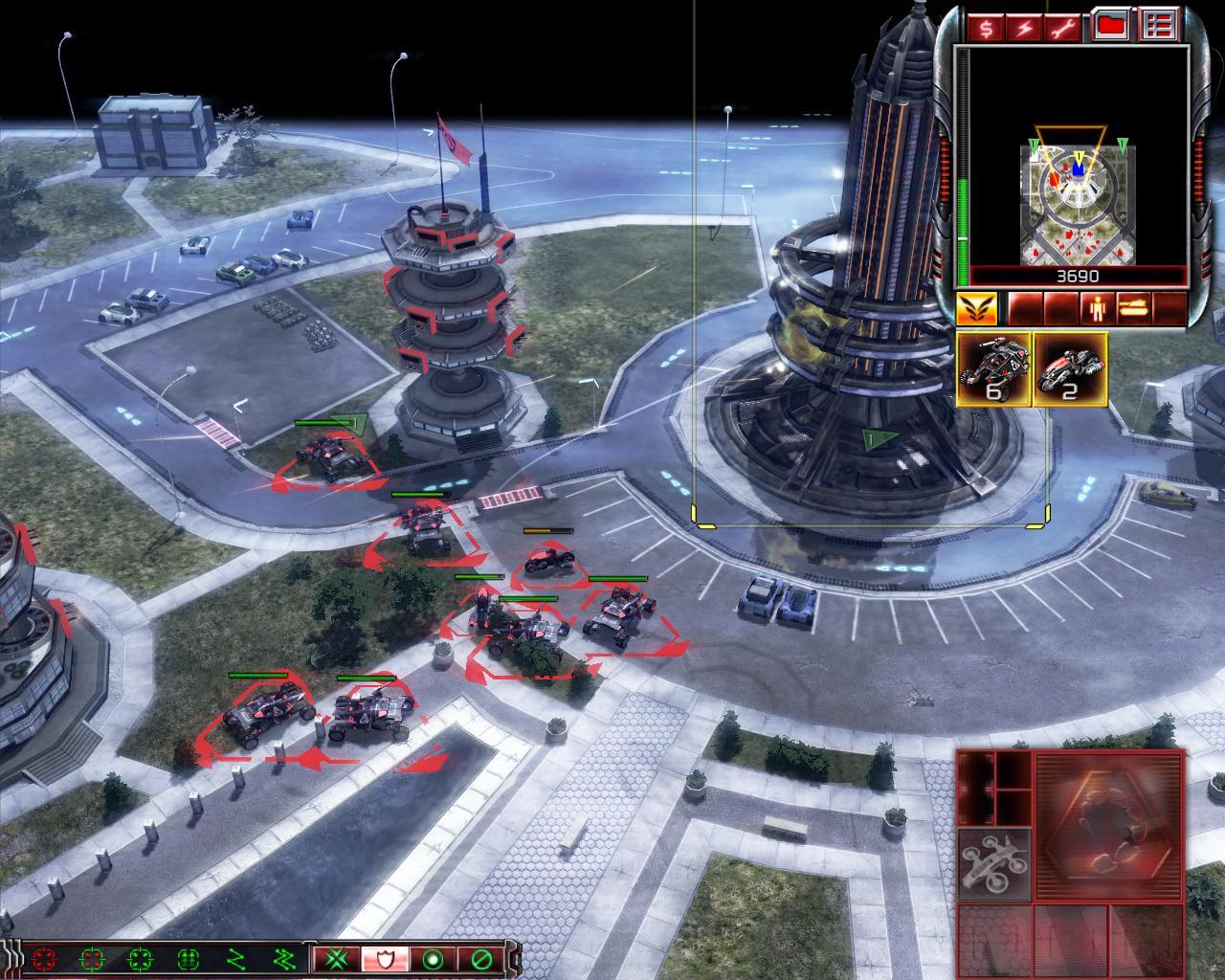Toggle sell mode with the dollar button

point(987,28)
